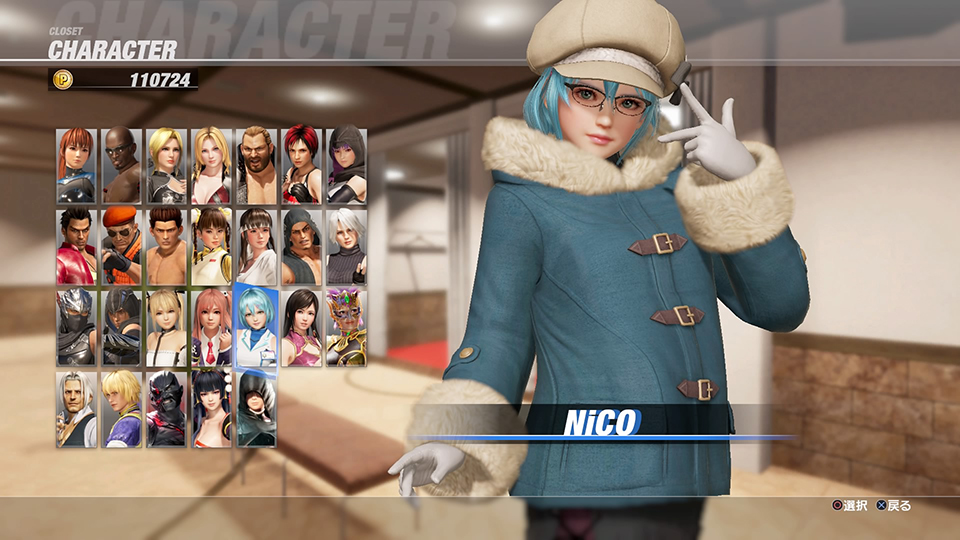Pick Tina's blonde braided portrait
The width and height of the screenshot is (960, 540).
point(211,165)
